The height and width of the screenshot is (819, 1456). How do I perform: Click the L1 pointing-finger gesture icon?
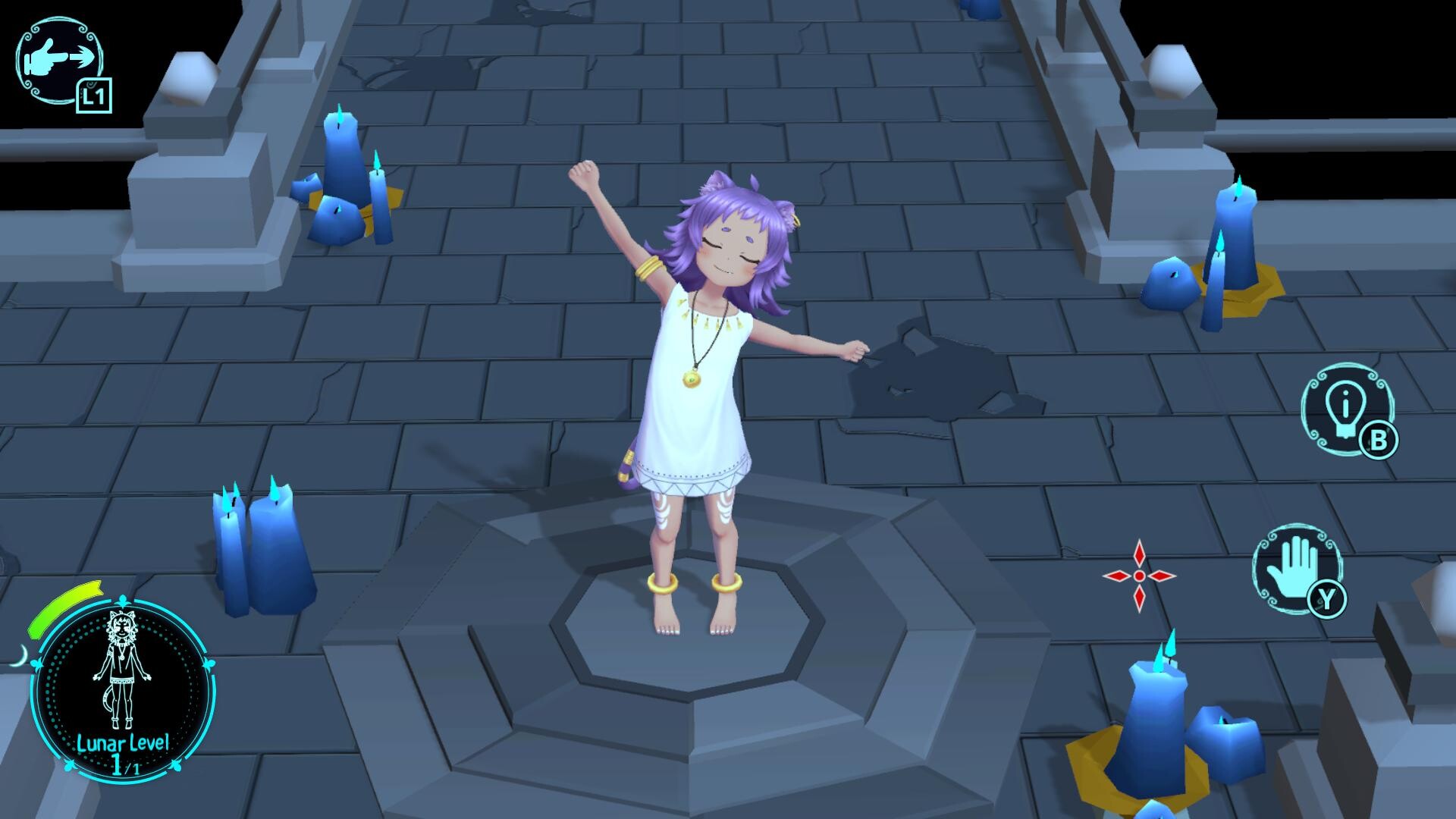coord(61,59)
